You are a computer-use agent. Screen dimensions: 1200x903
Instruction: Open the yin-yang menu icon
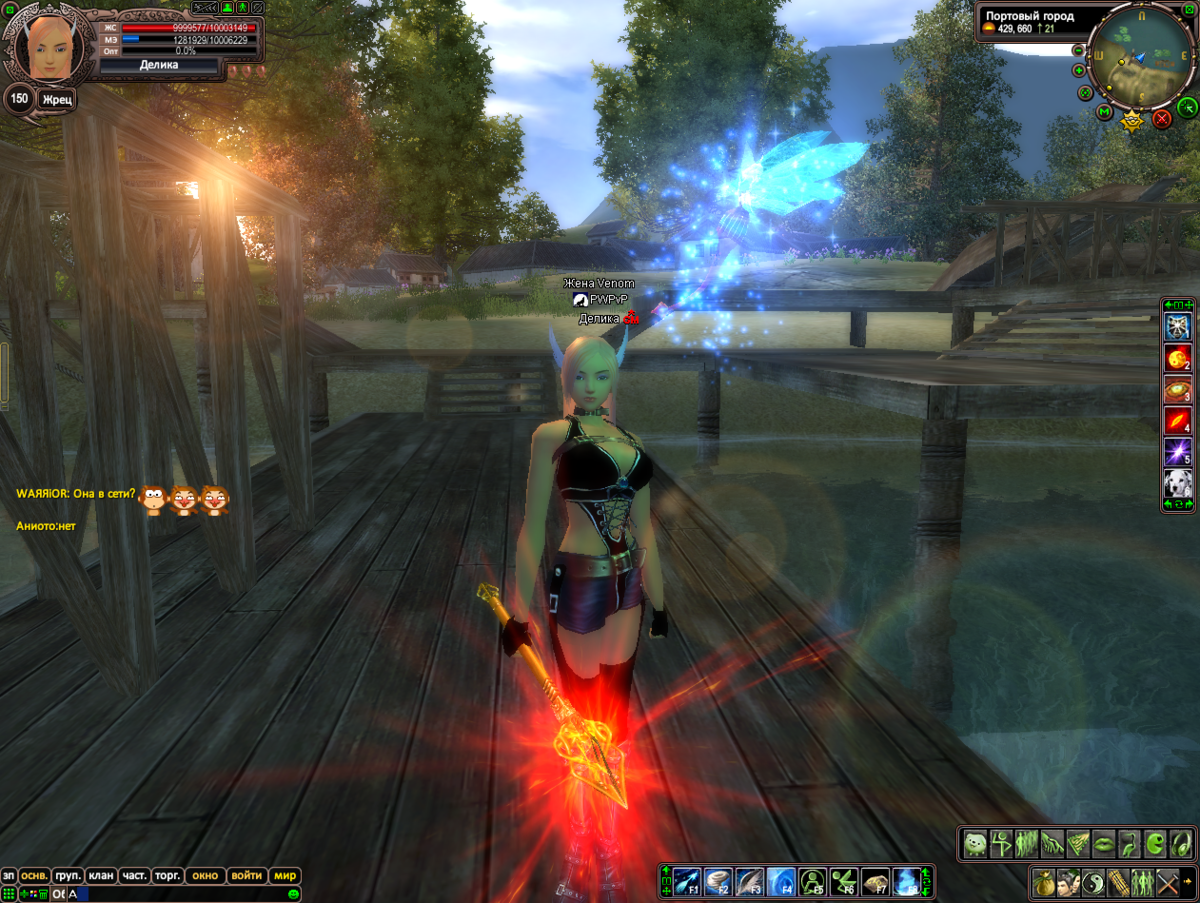[1094, 883]
